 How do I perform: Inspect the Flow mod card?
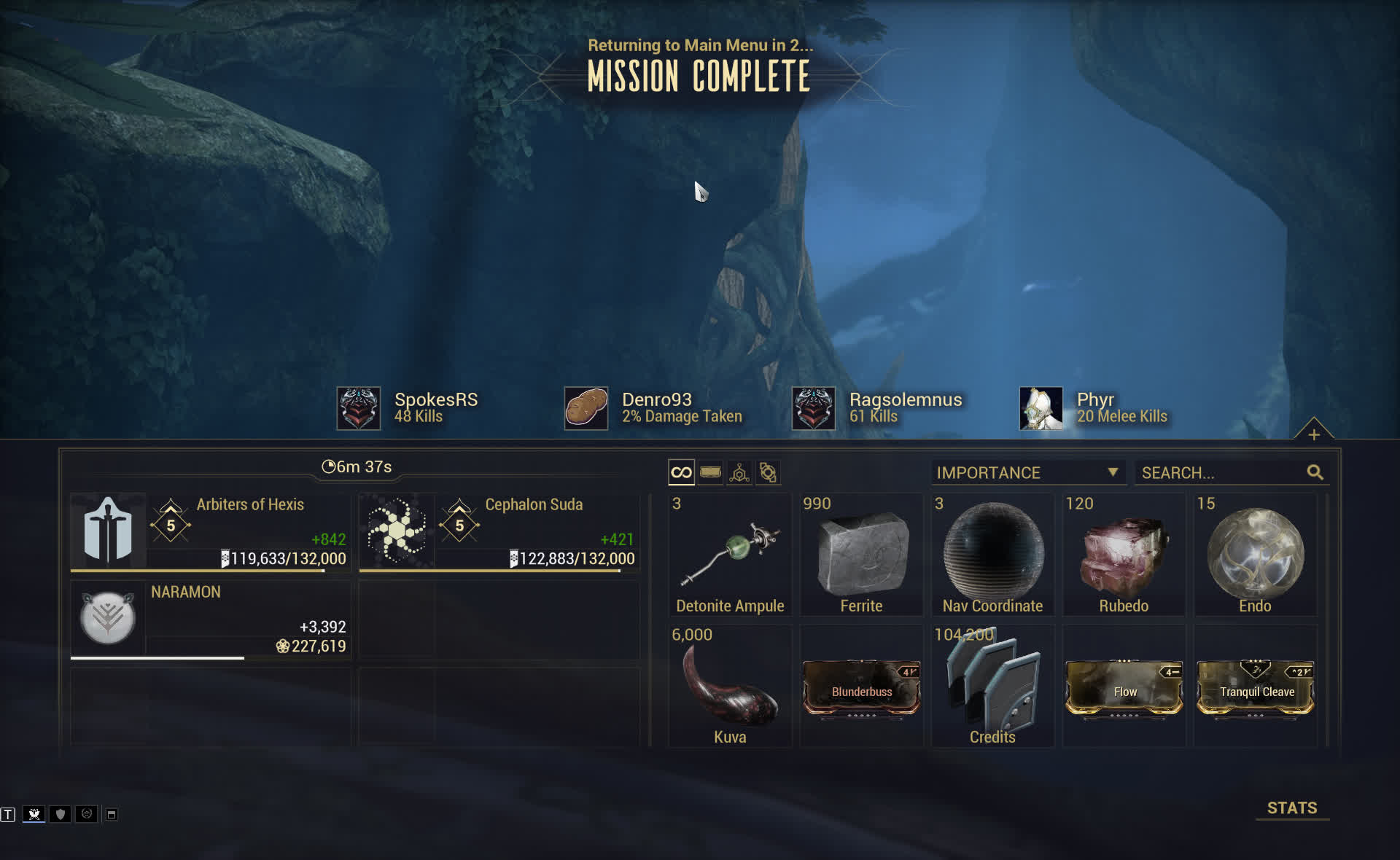point(1124,689)
